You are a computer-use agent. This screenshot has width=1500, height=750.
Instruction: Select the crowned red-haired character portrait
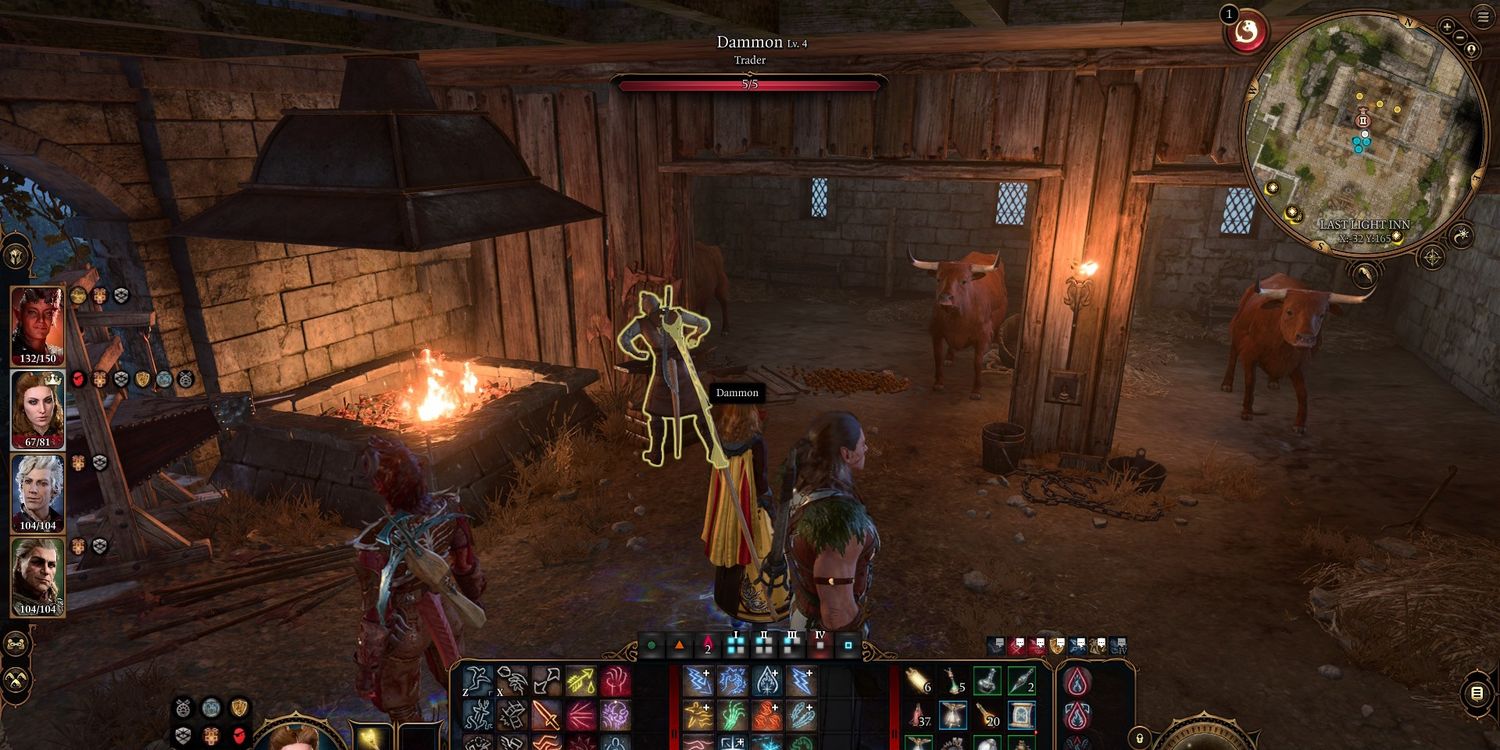tap(38, 410)
